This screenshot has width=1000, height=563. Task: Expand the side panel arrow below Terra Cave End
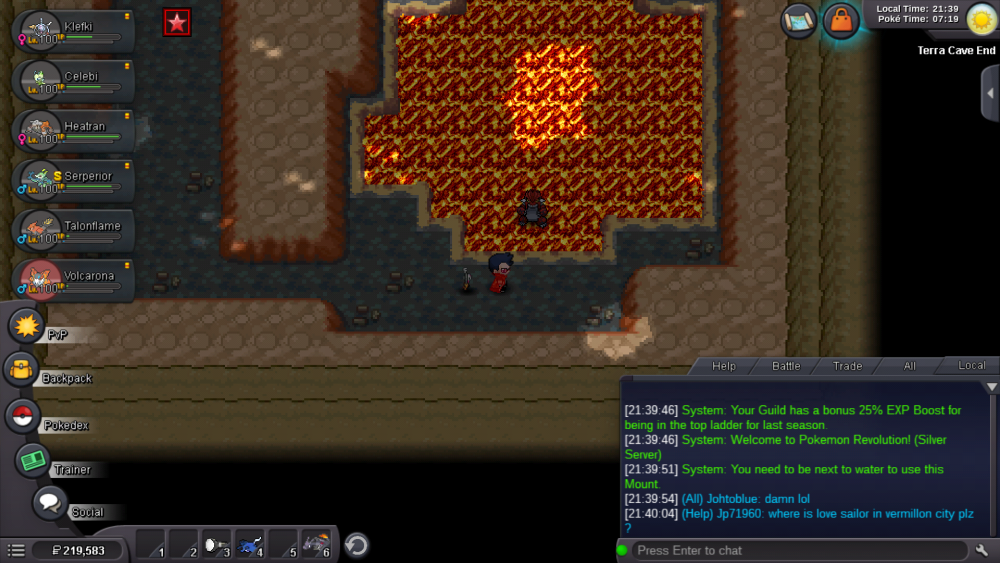(990, 93)
